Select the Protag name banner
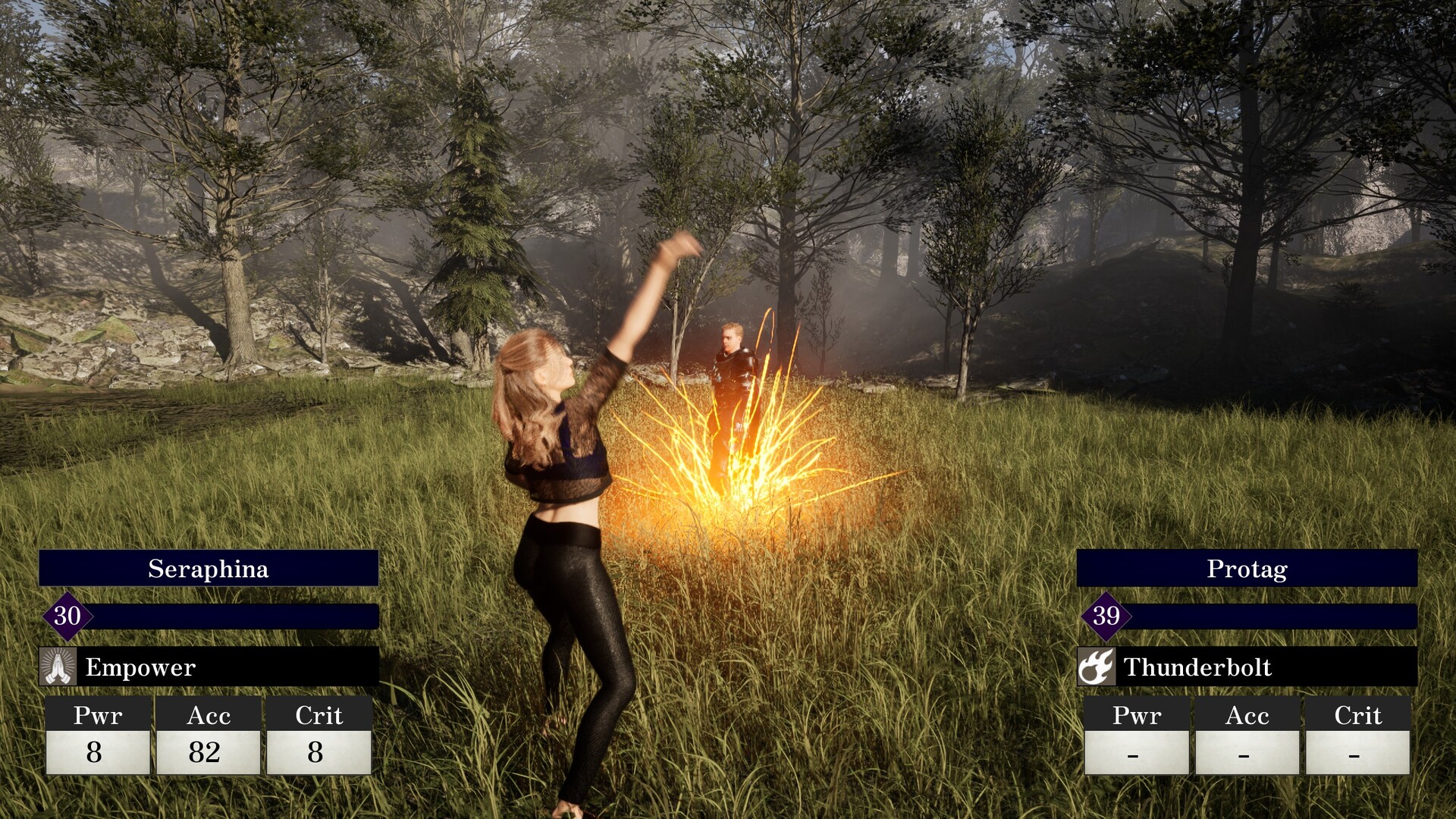 click(1247, 569)
